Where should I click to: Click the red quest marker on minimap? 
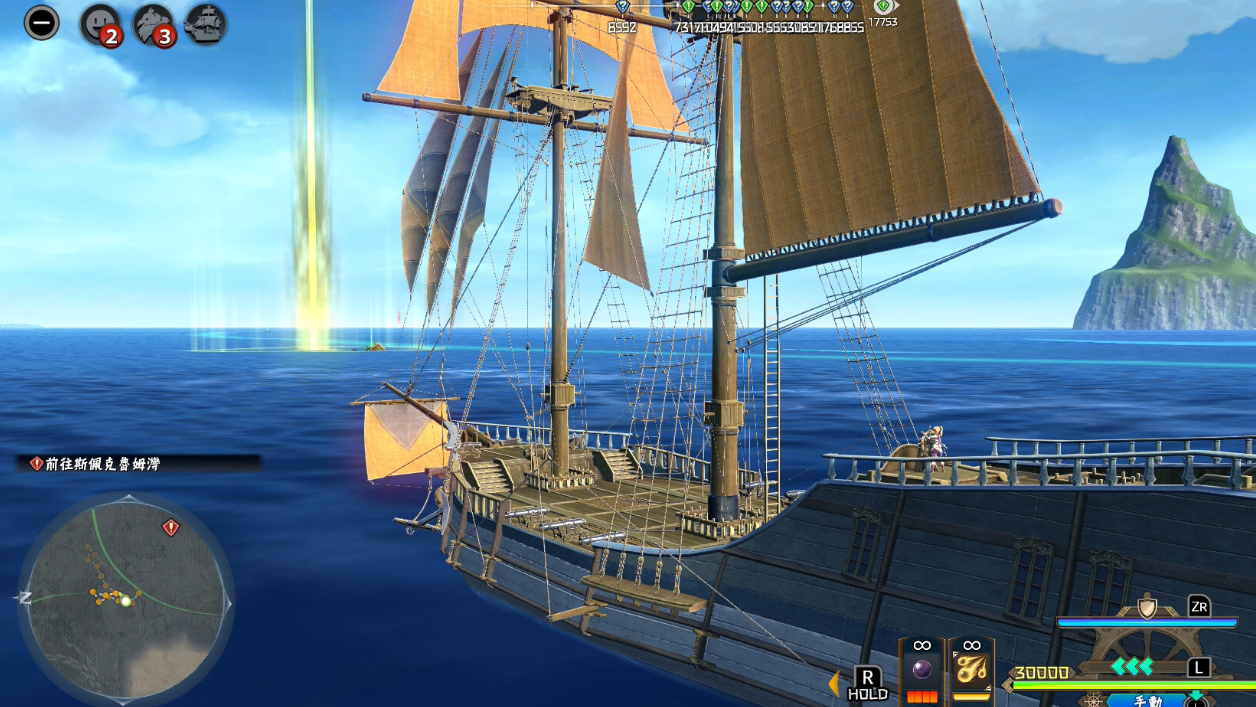click(171, 527)
